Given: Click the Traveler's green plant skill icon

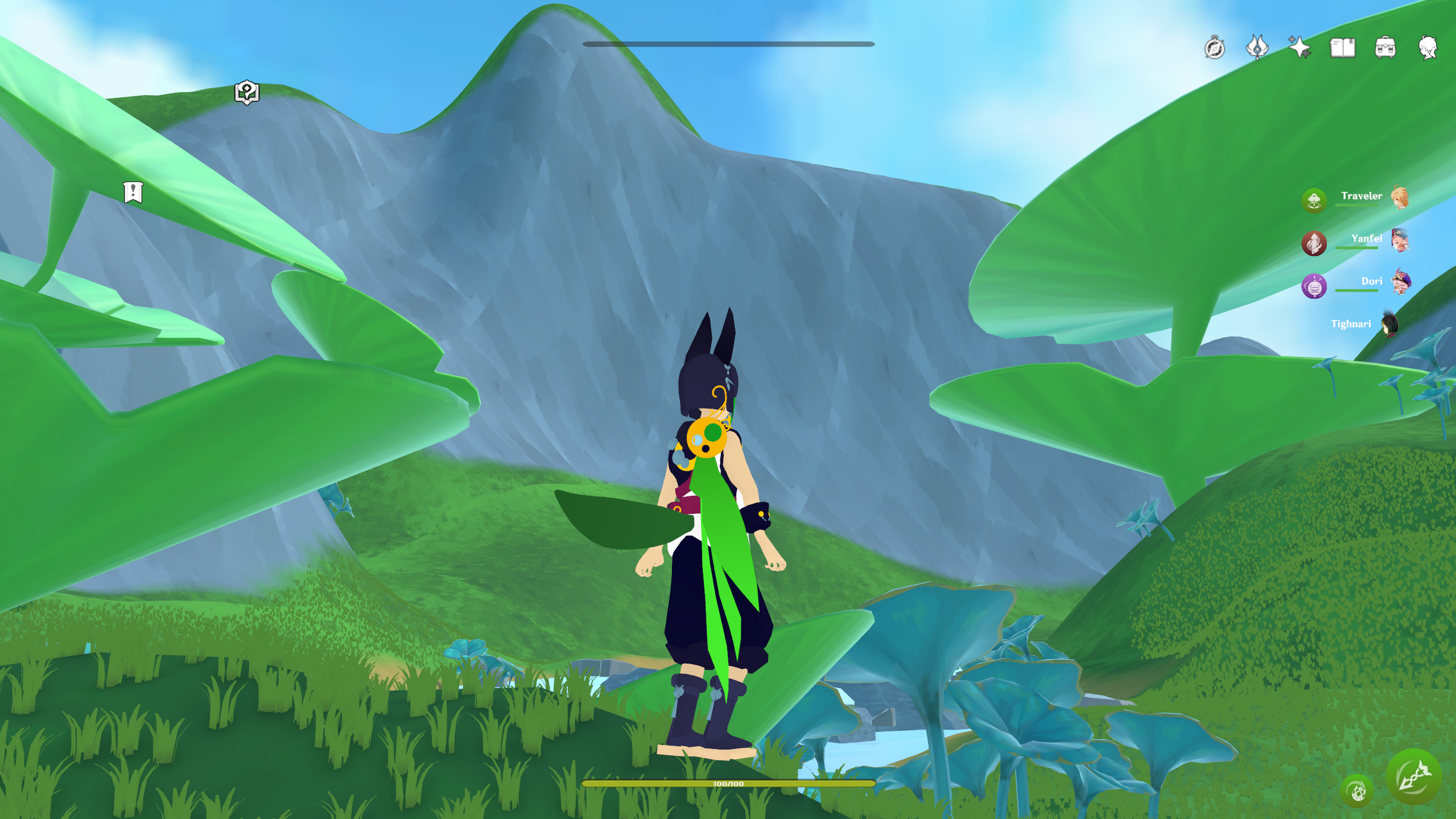Looking at the screenshot, I should [x=1314, y=200].
